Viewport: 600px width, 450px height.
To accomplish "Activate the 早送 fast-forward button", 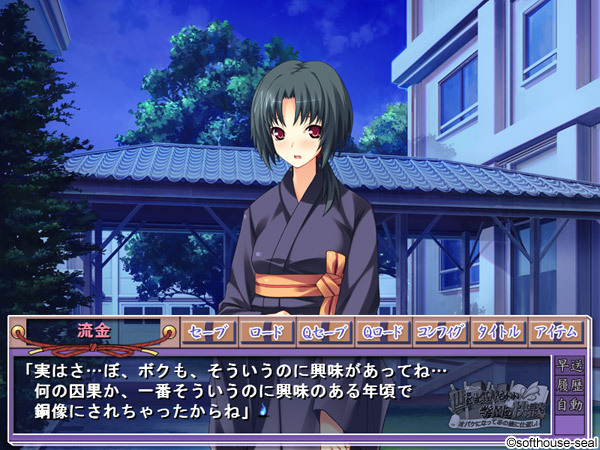I will [x=569, y=365].
